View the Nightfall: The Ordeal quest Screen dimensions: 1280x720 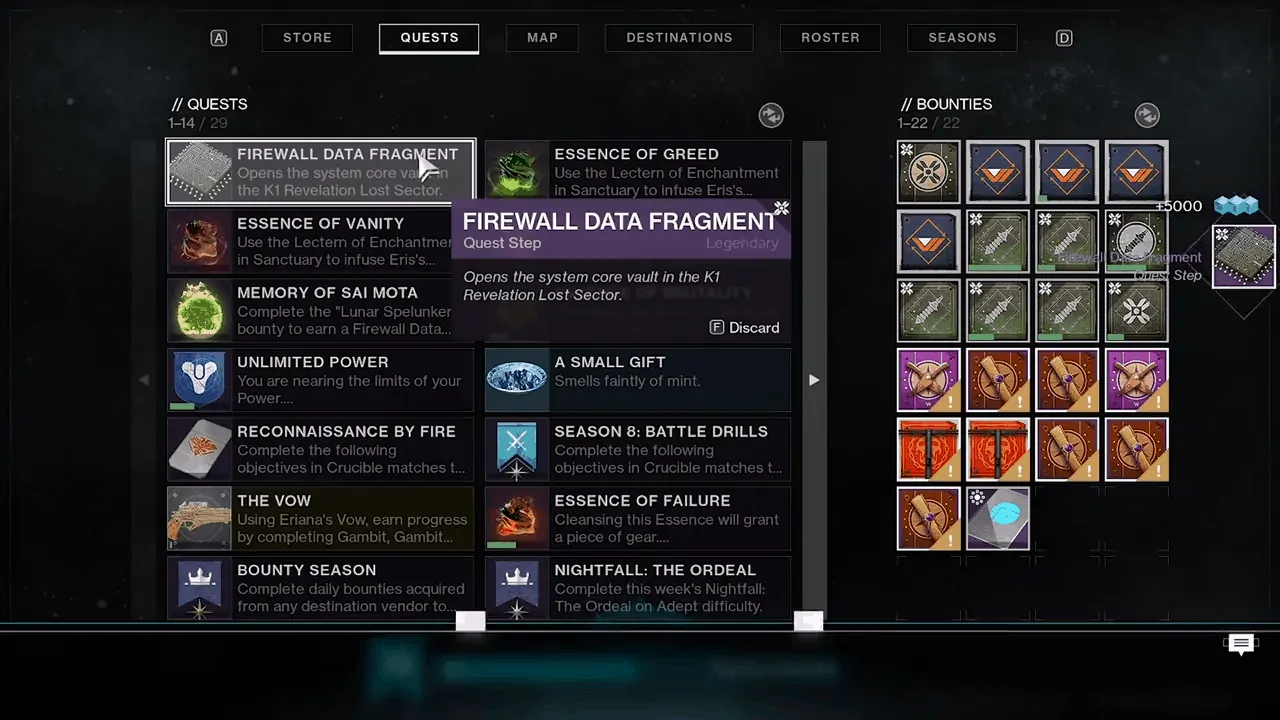point(637,586)
